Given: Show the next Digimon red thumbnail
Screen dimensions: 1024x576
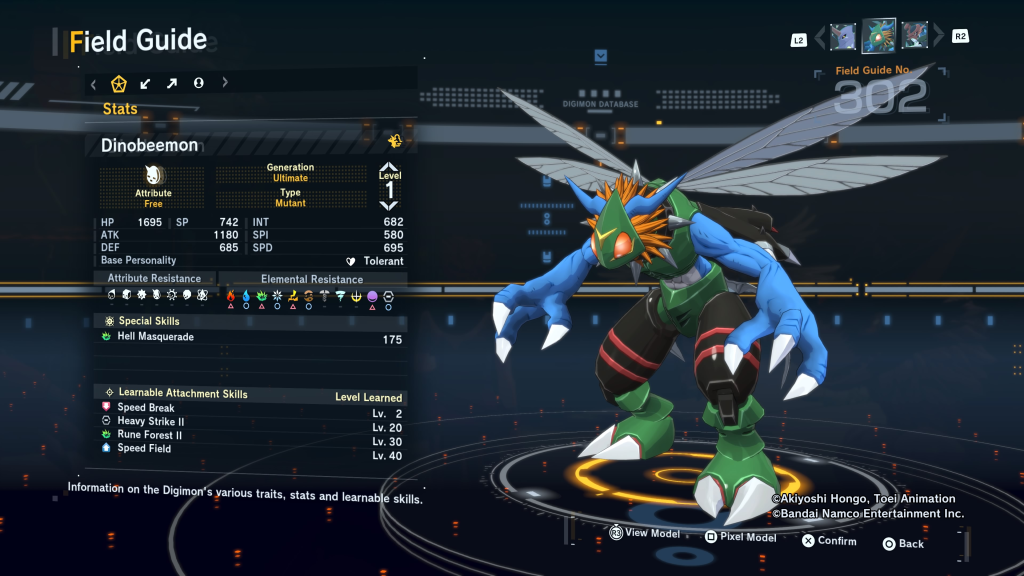Looking at the screenshot, I should coord(915,37).
